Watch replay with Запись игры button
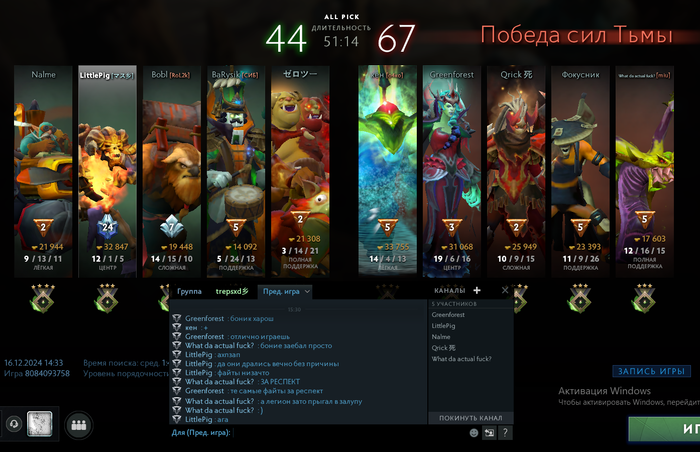 click(x=652, y=371)
